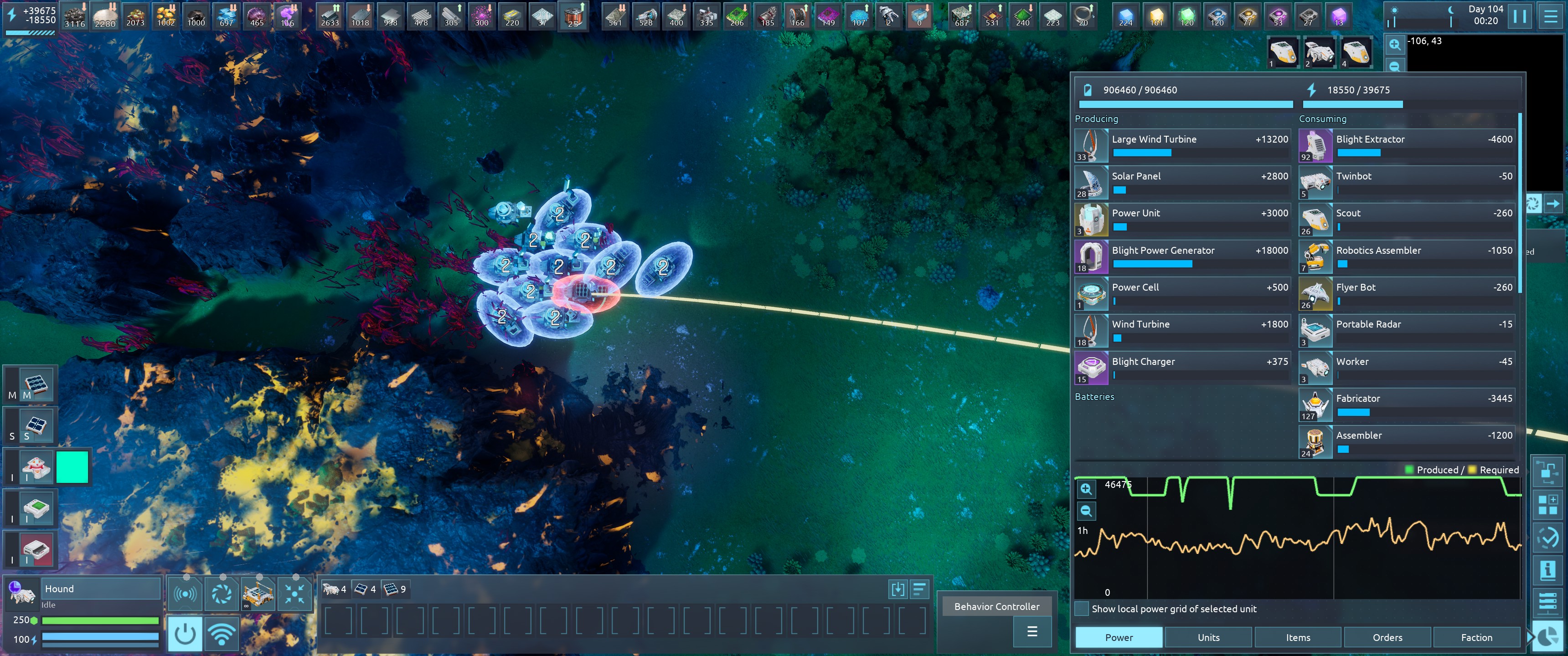The image size is (1568, 656).
Task: Toggle the Hound's wireless signal button
Action: coord(222,634)
